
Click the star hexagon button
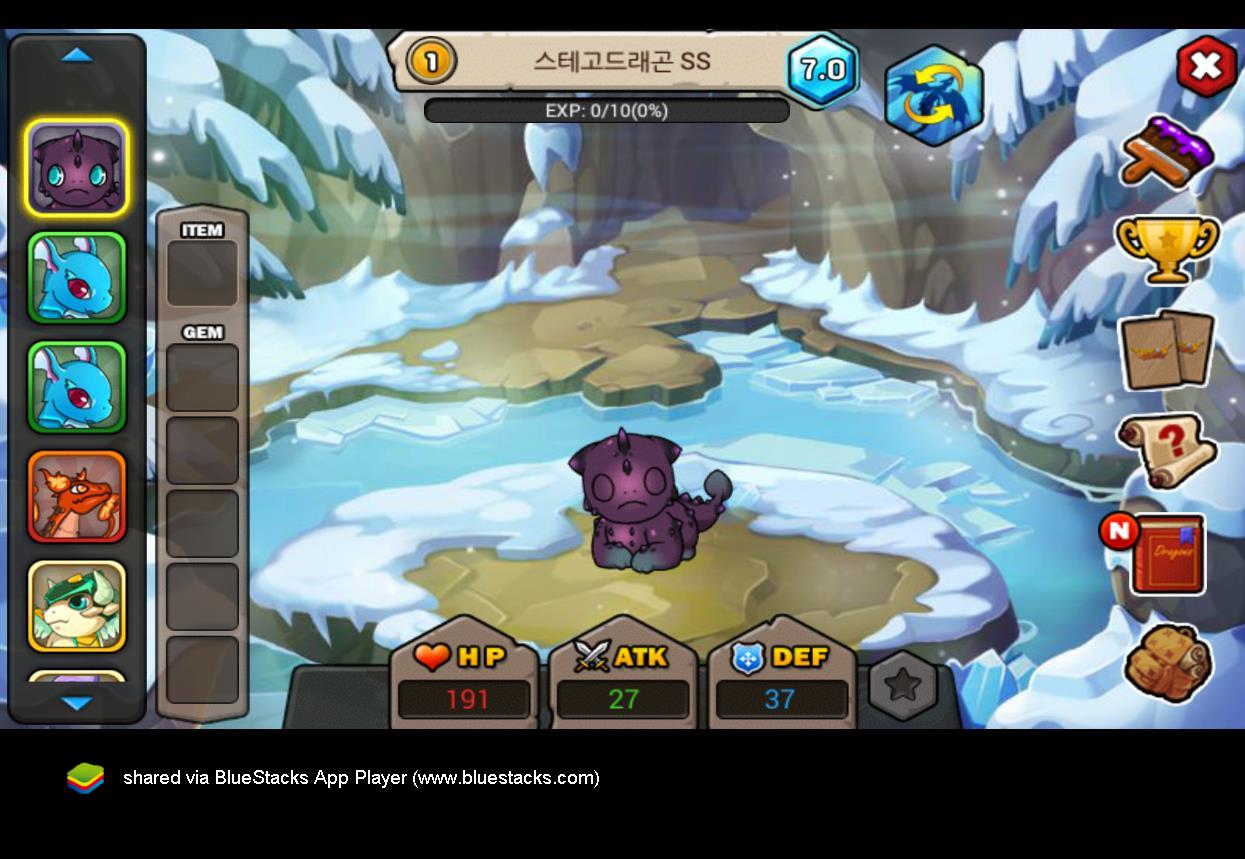pos(903,684)
